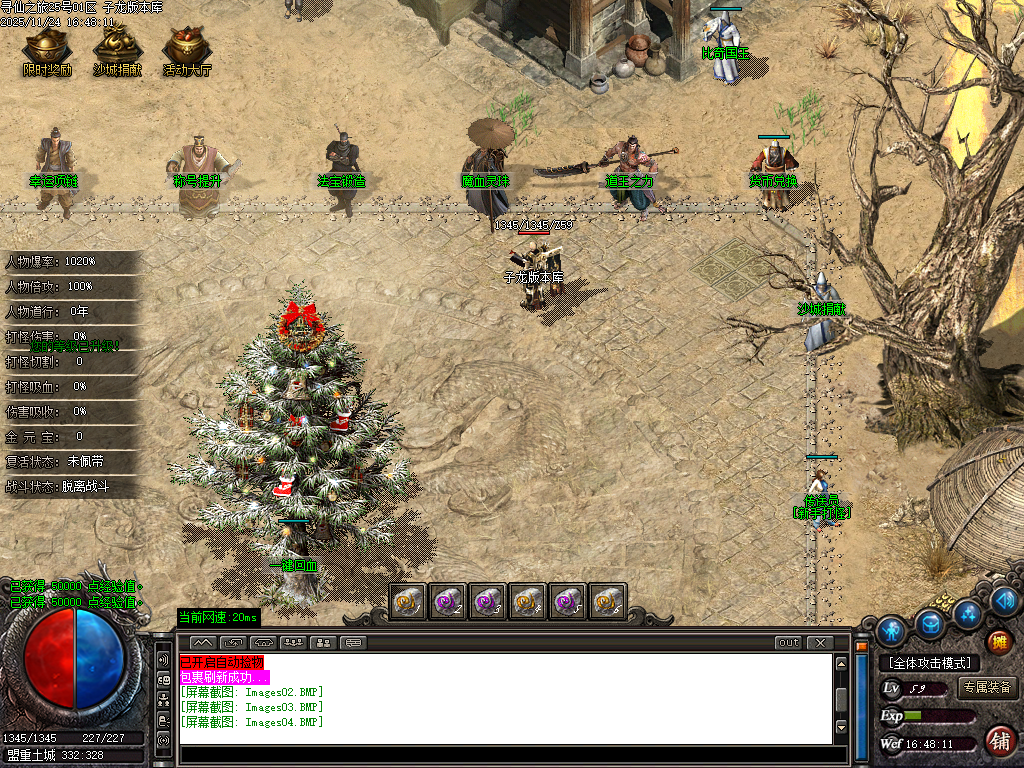Use the purple scroll in hotbar slot 5
The width and height of the screenshot is (1024, 768).
[567, 601]
